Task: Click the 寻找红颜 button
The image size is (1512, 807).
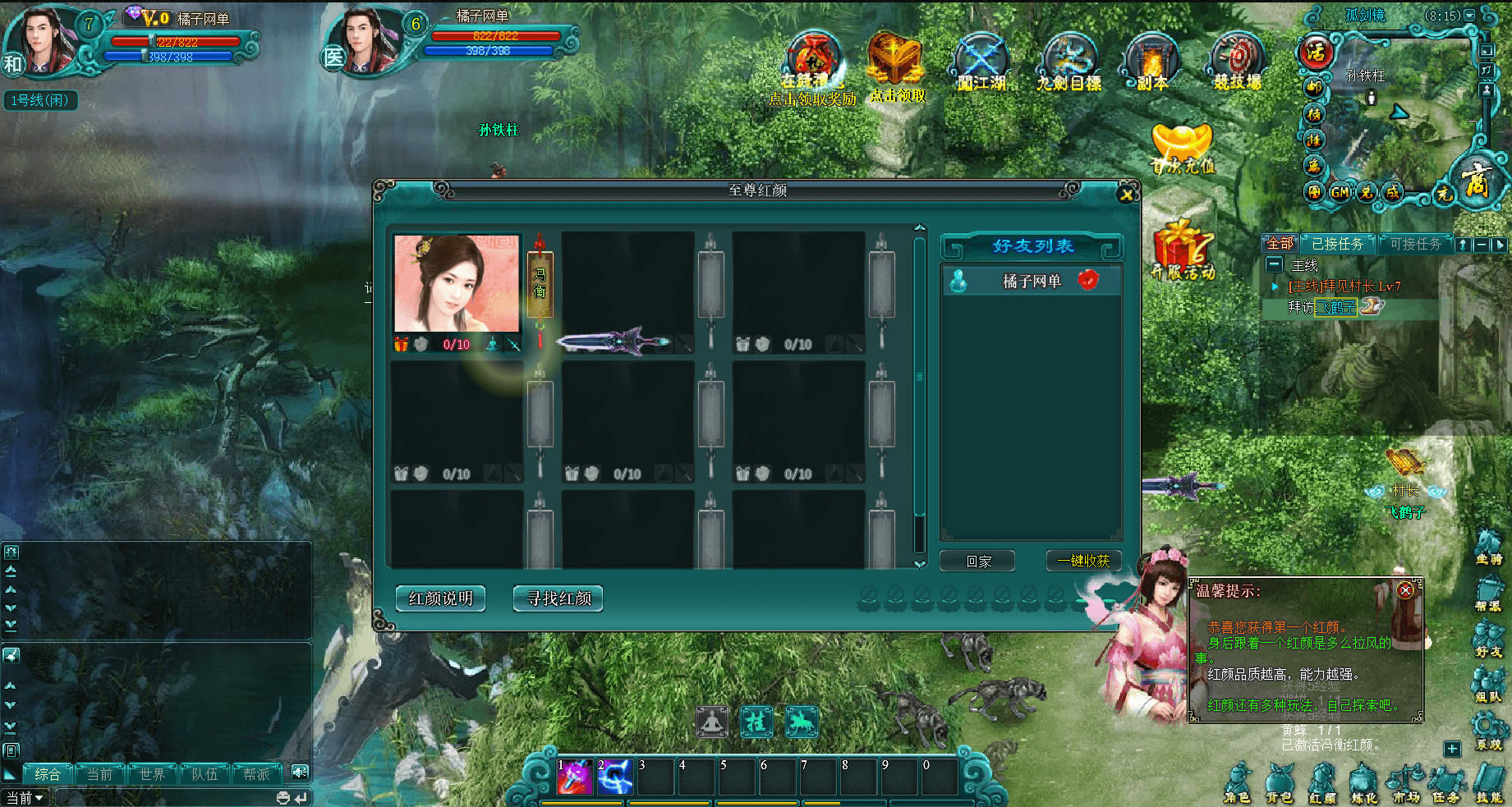Action: coord(558,598)
